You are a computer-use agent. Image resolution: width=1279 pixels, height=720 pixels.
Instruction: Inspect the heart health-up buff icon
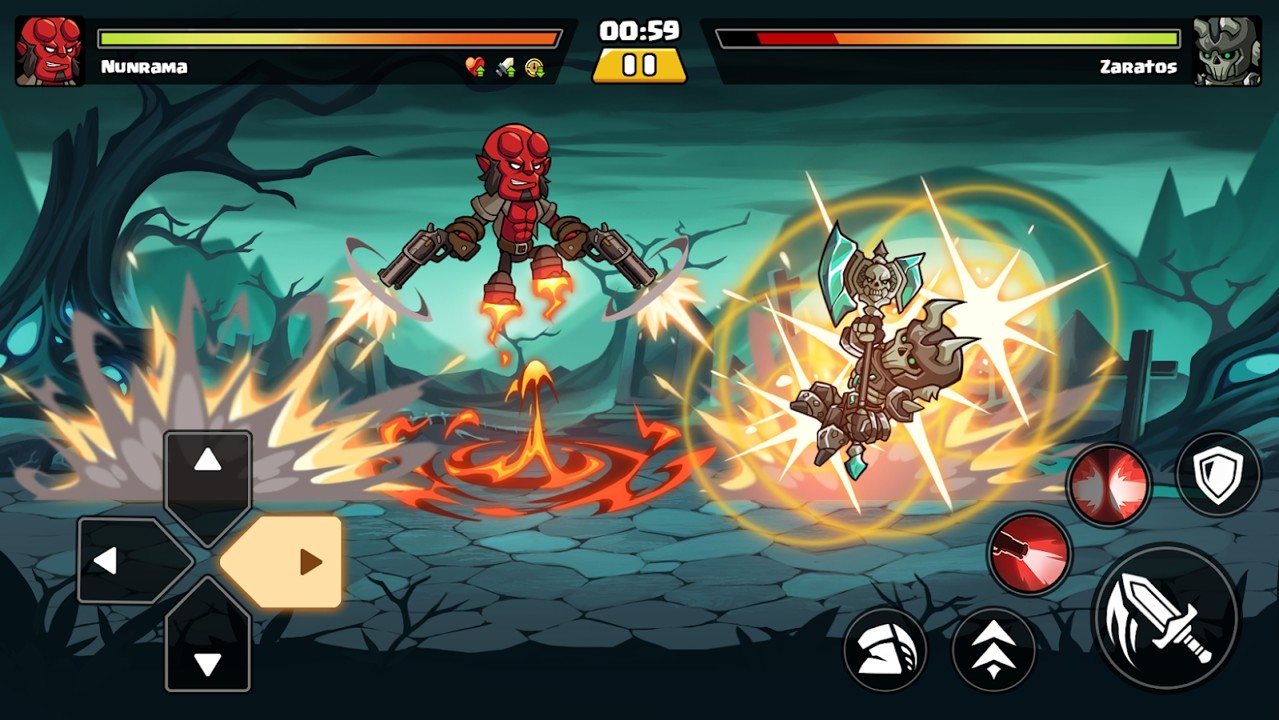tap(475, 67)
